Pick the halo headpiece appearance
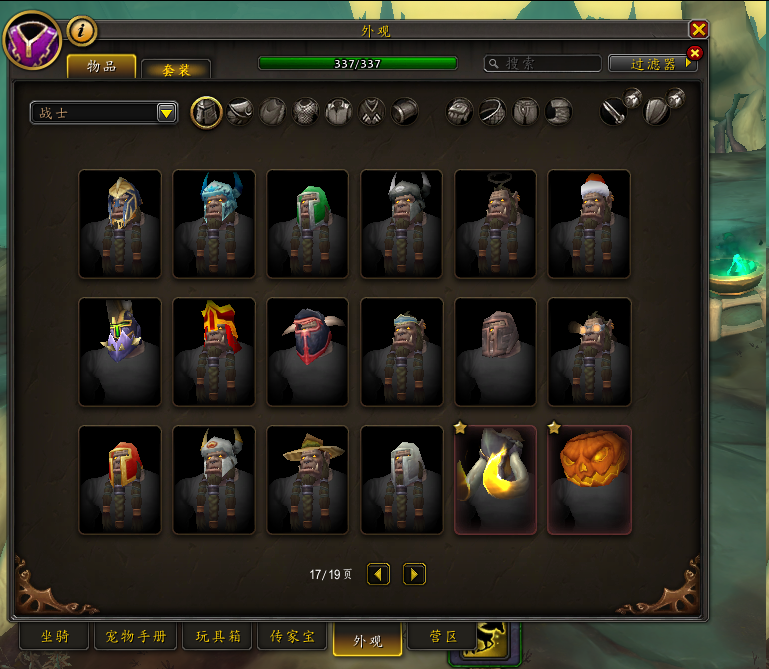Image resolution: width=769 pixels, height=669 pixels. [496, 224]
